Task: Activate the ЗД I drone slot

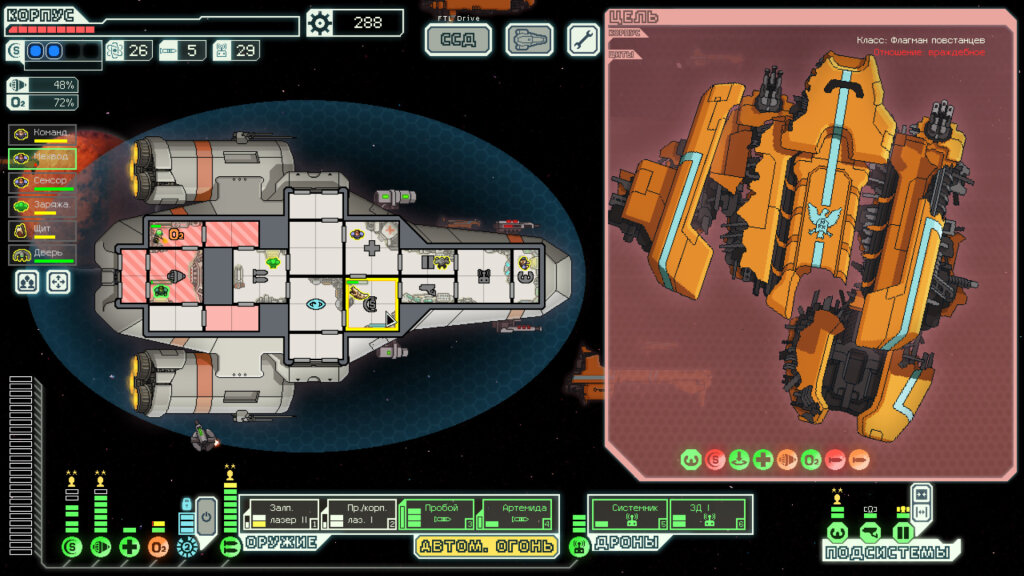Action: [x=706, y=514]
